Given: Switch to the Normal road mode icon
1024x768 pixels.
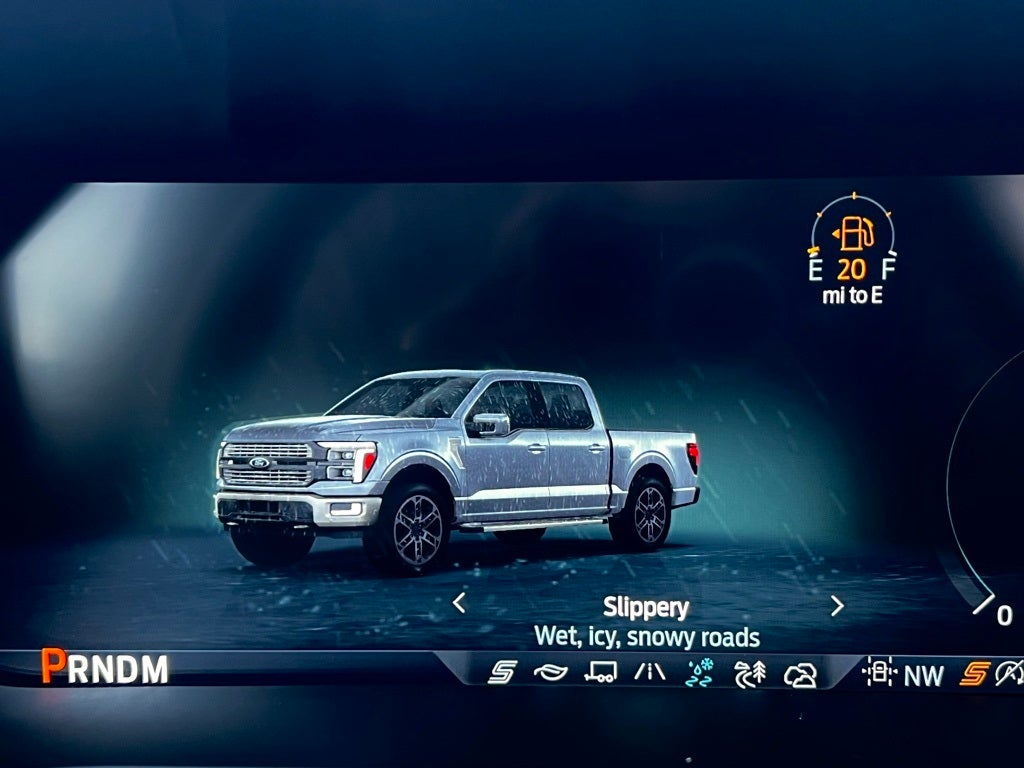Looking at the screenshot, I should point(650,672).
